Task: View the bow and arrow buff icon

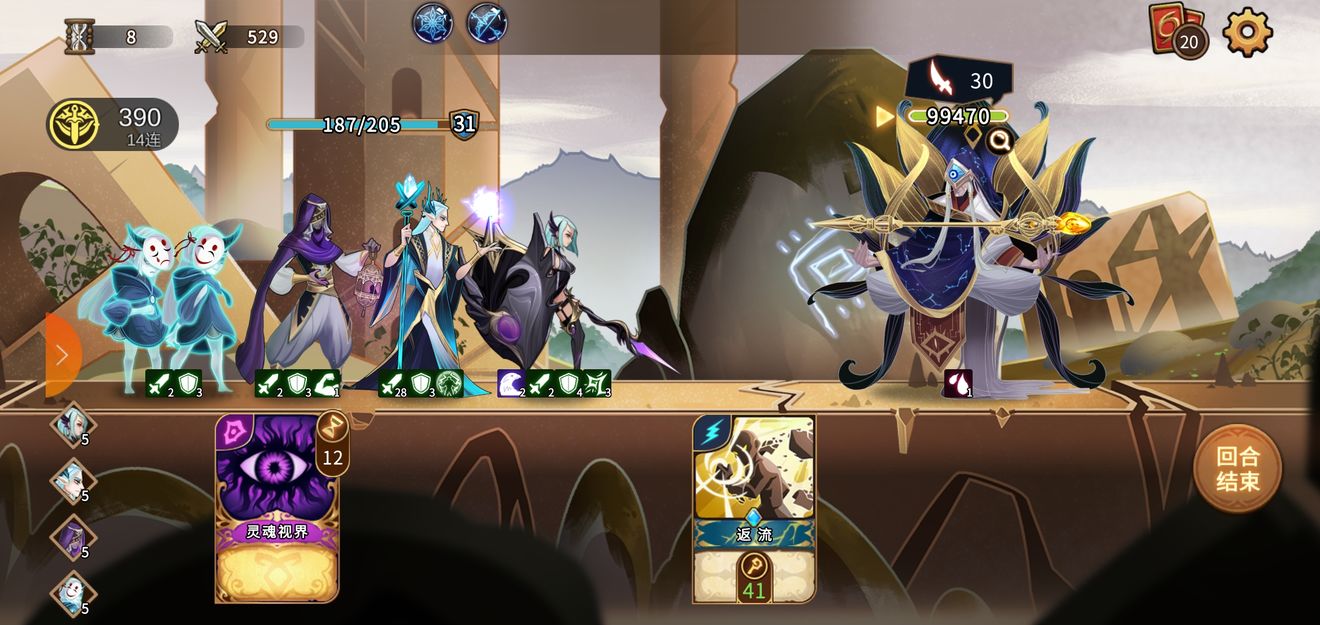Action: (487, 23)
